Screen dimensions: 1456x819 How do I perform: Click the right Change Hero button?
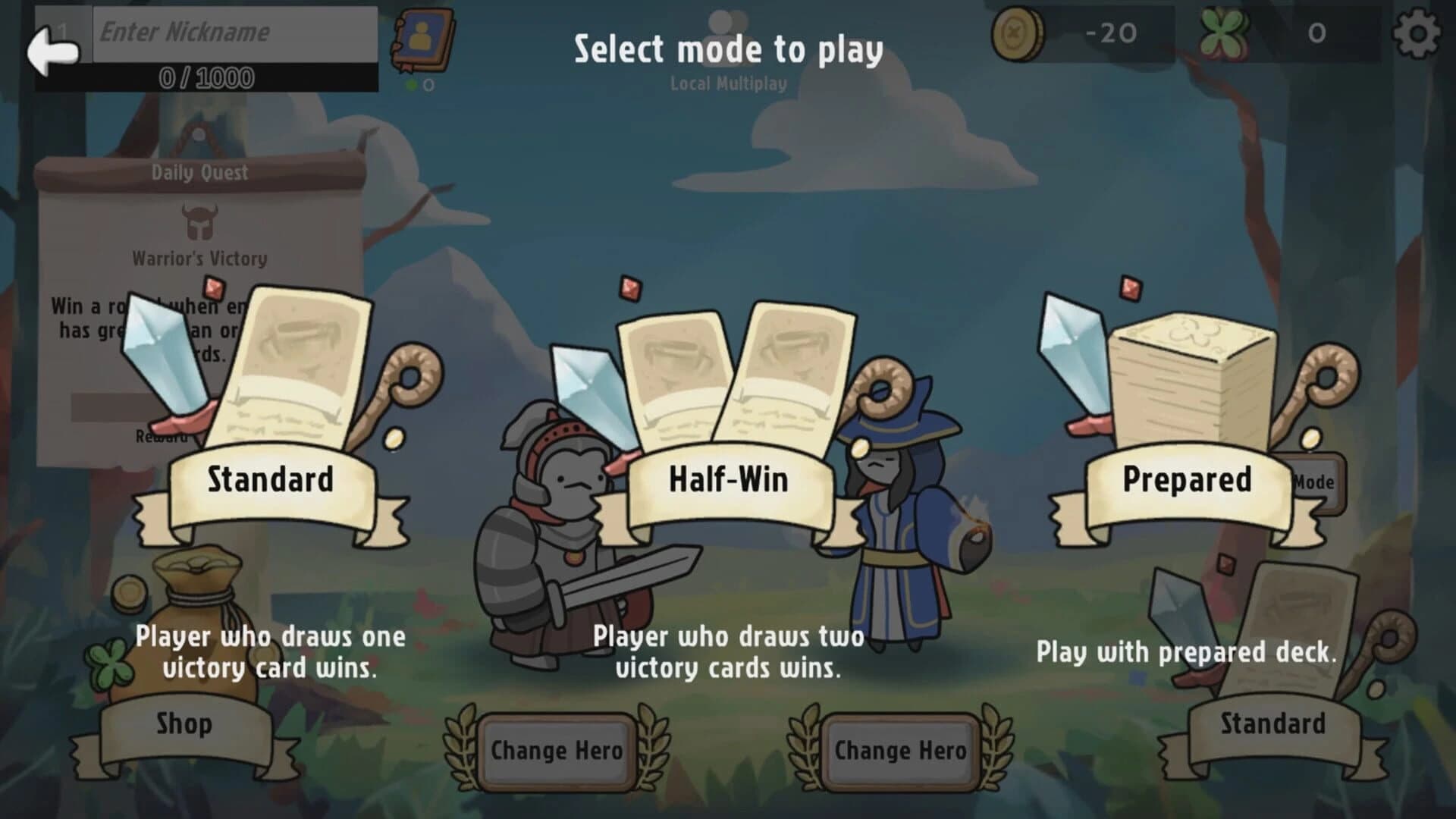tap(899, 751)
